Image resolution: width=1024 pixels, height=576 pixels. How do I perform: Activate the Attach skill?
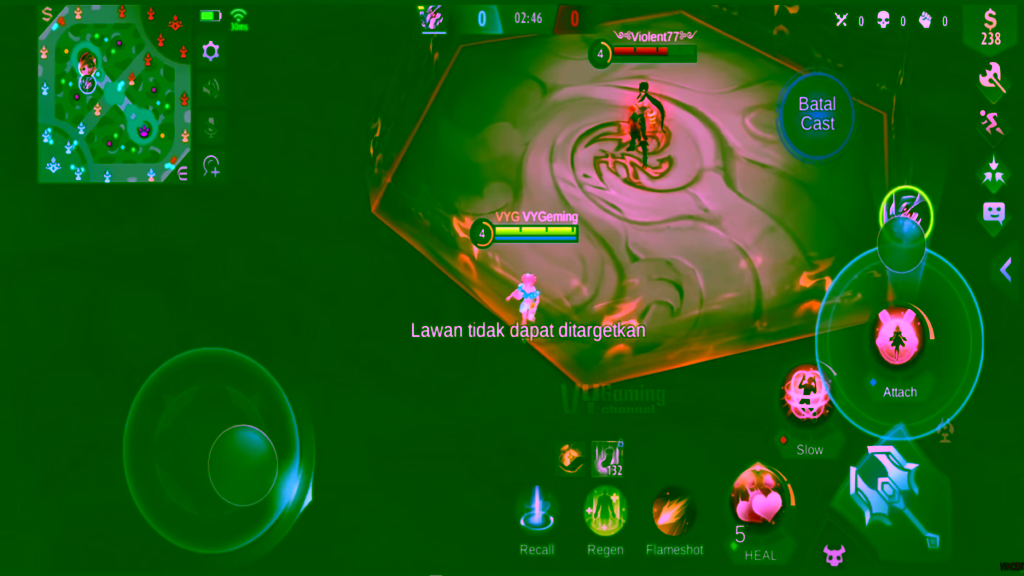coord(899,338)
